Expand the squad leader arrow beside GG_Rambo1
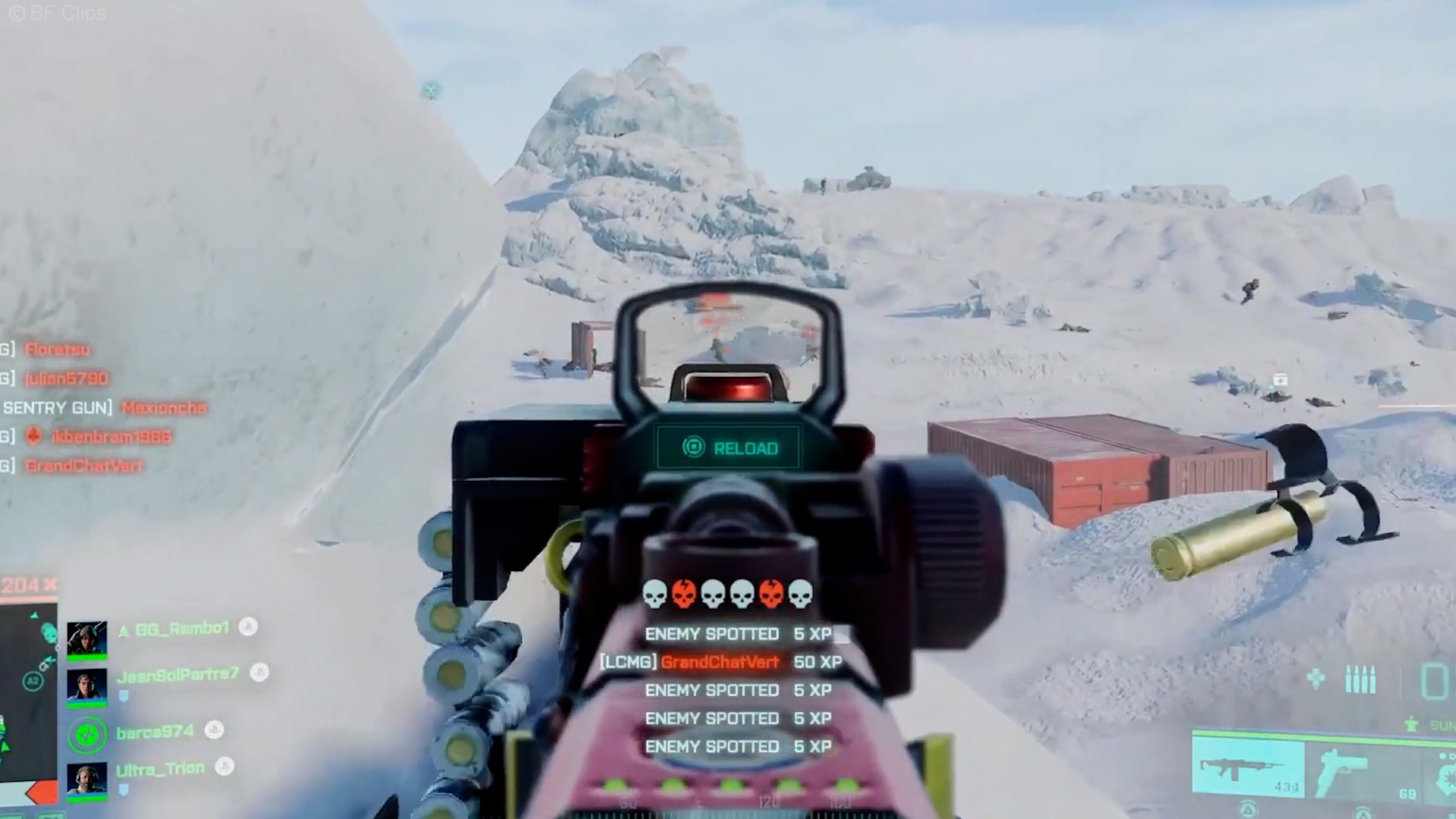Screen dimensions: 1456x819 pyautogui.click(x=124, y=629)
